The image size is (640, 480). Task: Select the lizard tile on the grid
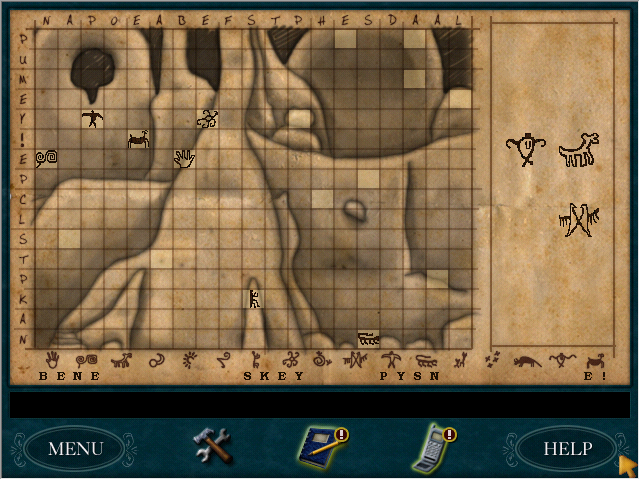(208, 120)
